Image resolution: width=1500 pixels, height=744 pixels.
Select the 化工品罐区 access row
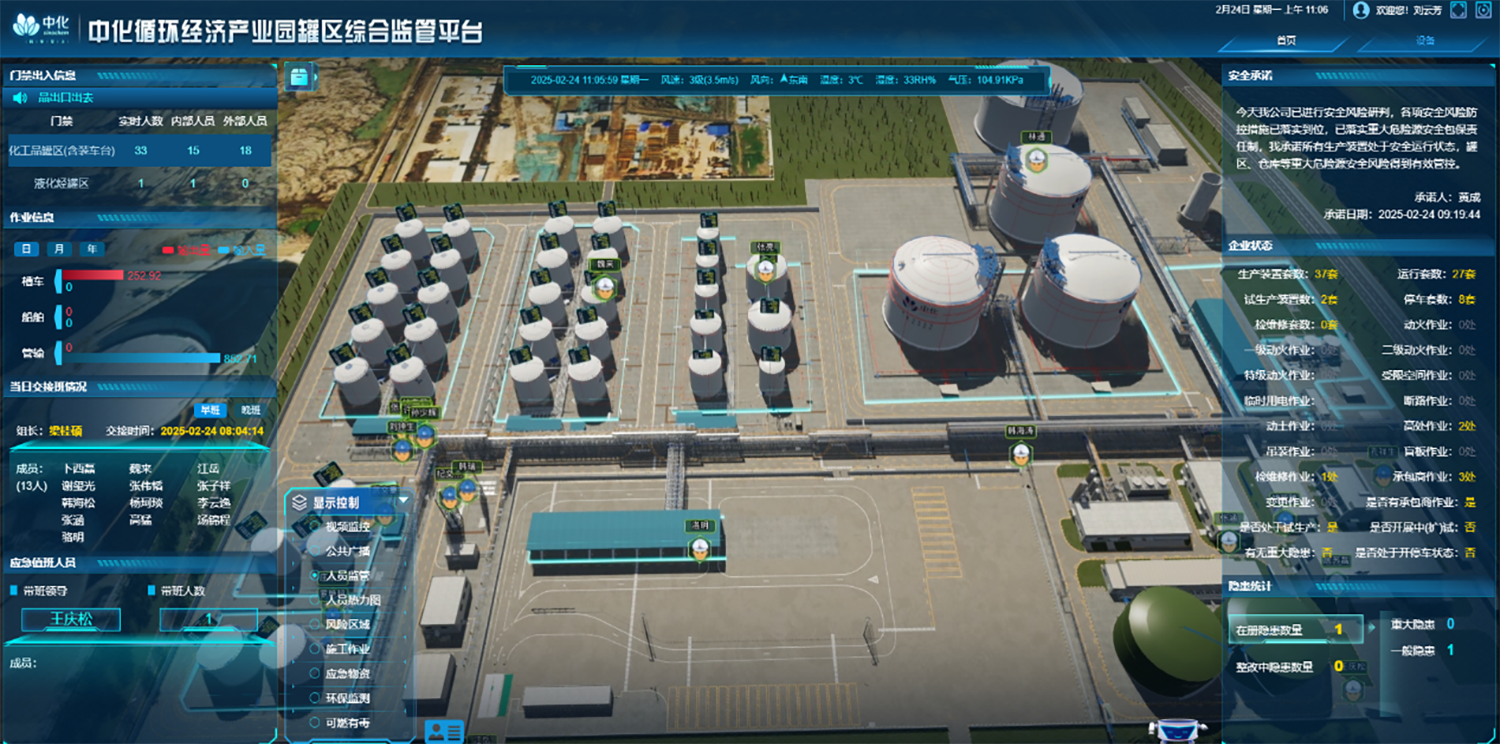point(138,151)
